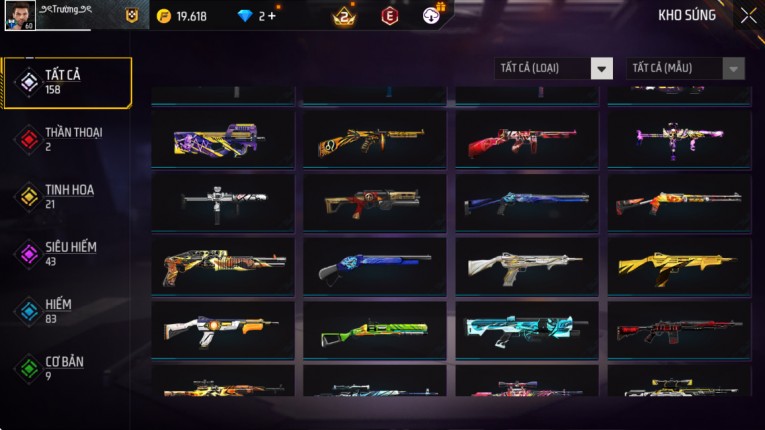
Task: Select the Tất Cả category tab
Action: tap(67, 82)
